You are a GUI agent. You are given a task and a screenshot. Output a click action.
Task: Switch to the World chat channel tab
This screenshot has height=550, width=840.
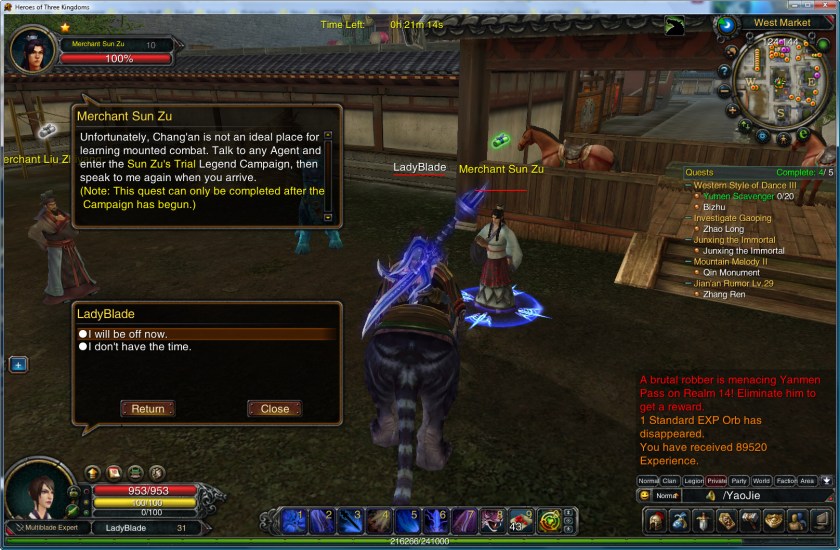click(762, 481)
